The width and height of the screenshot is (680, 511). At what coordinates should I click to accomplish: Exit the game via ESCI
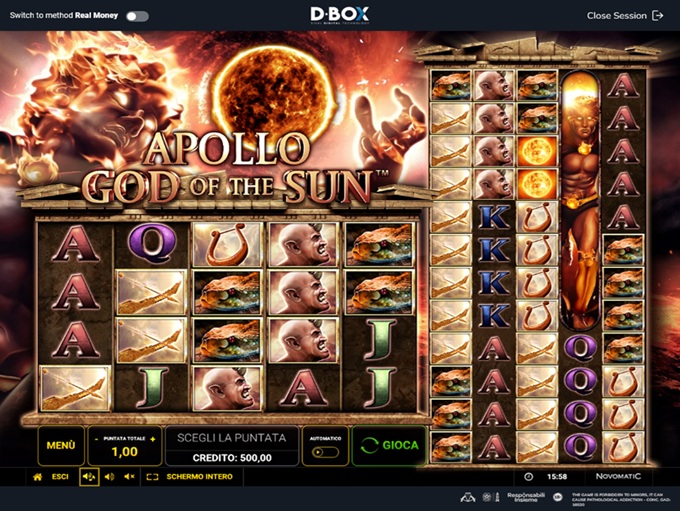(60, 477)
